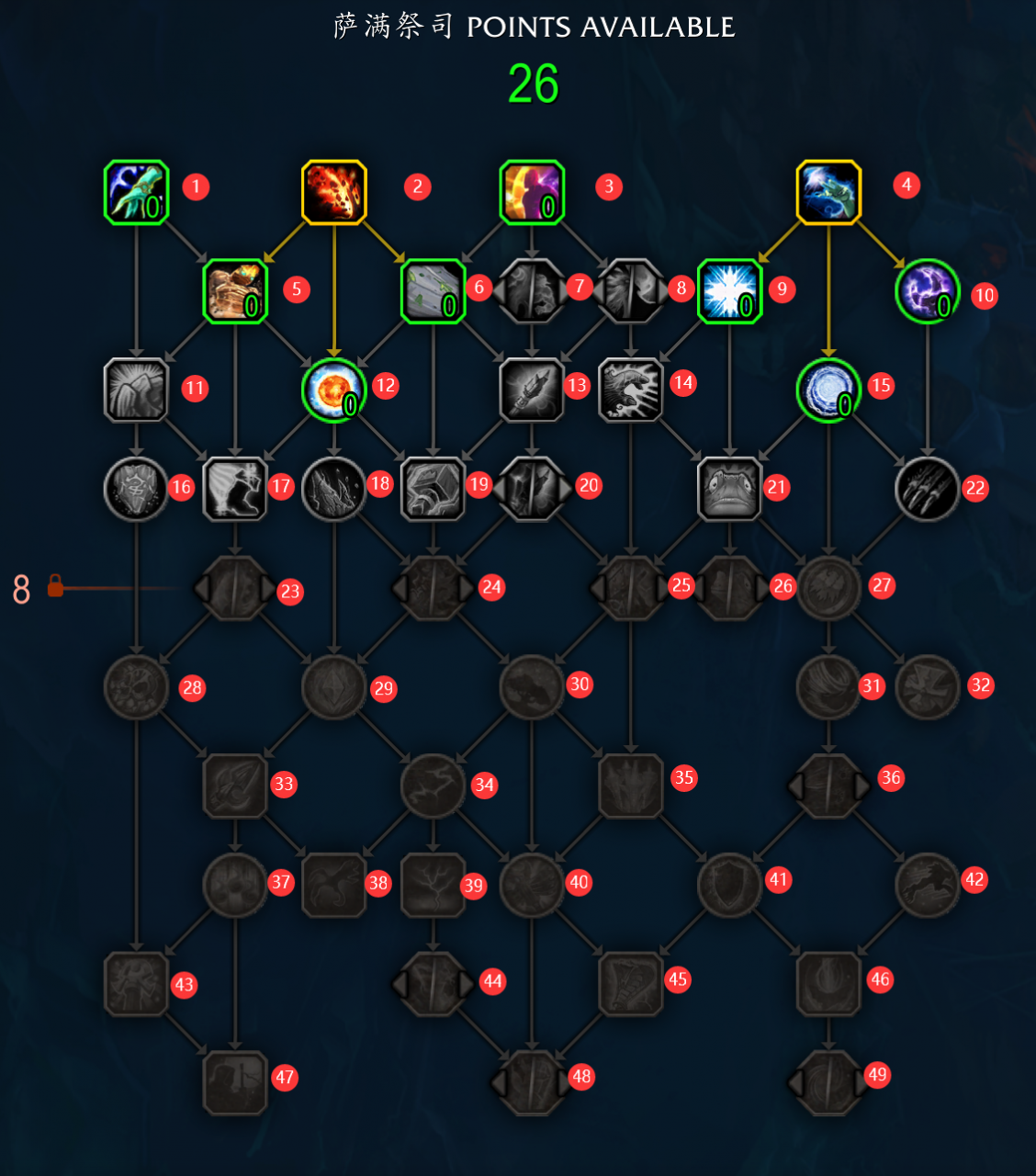Select the locked choice node numbered 23
The image size is (1036, 1176).
tap(235, 588)
